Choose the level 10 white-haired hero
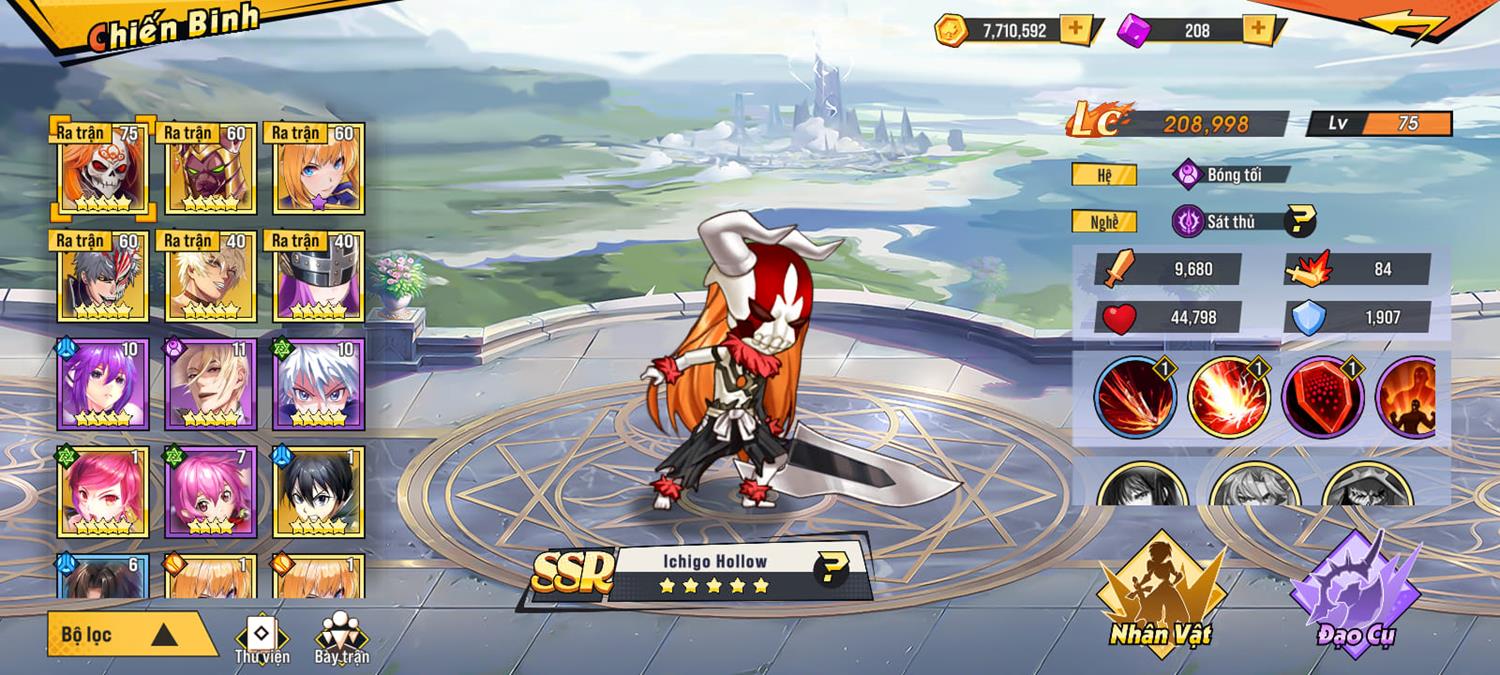The height and width of the screenshot is (675, 1500). tap(319, 384)
